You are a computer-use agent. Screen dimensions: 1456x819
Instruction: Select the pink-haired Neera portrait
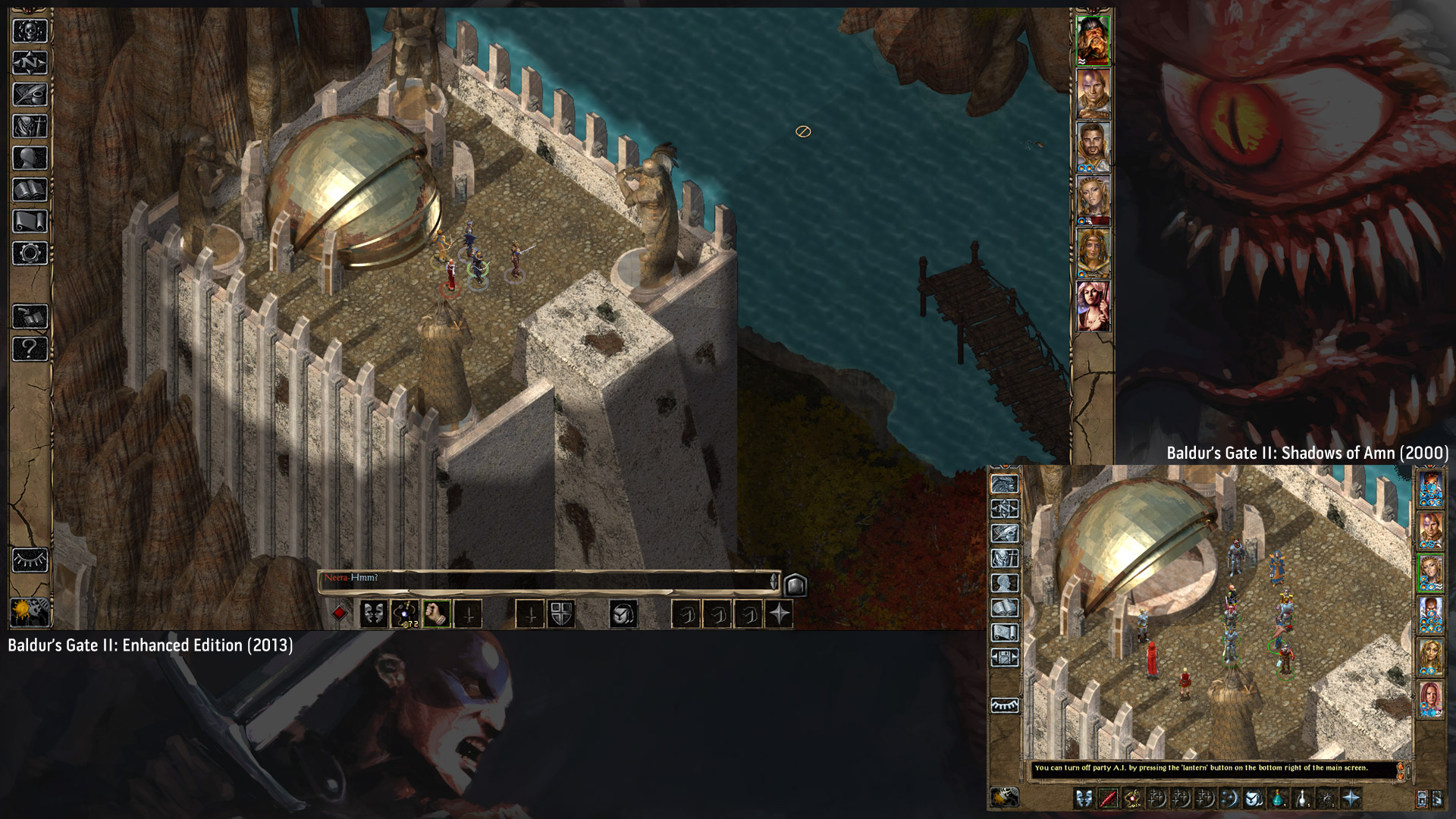click(x=1093, y=306)
